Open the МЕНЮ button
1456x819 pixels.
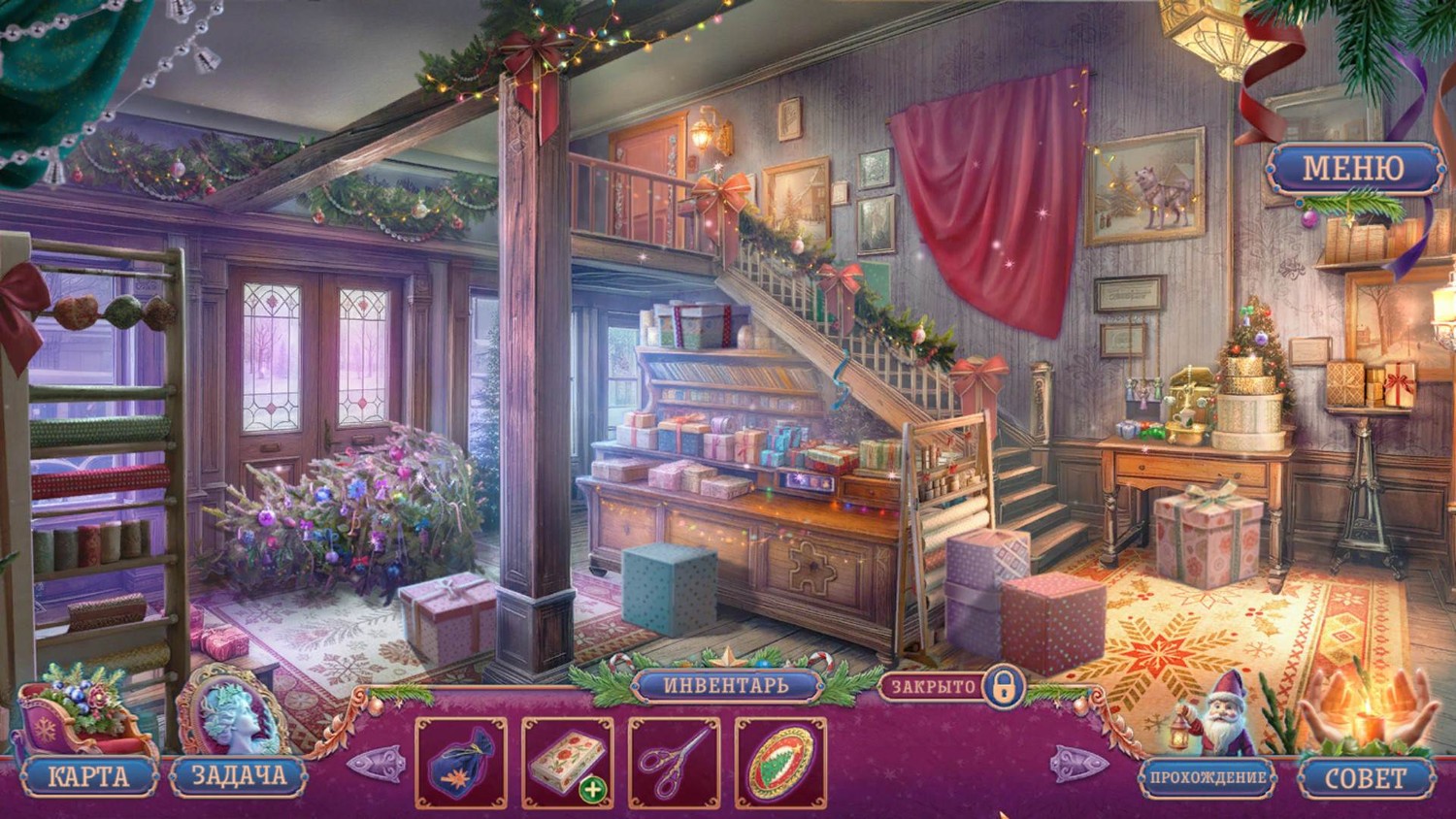pos(1352,169)
